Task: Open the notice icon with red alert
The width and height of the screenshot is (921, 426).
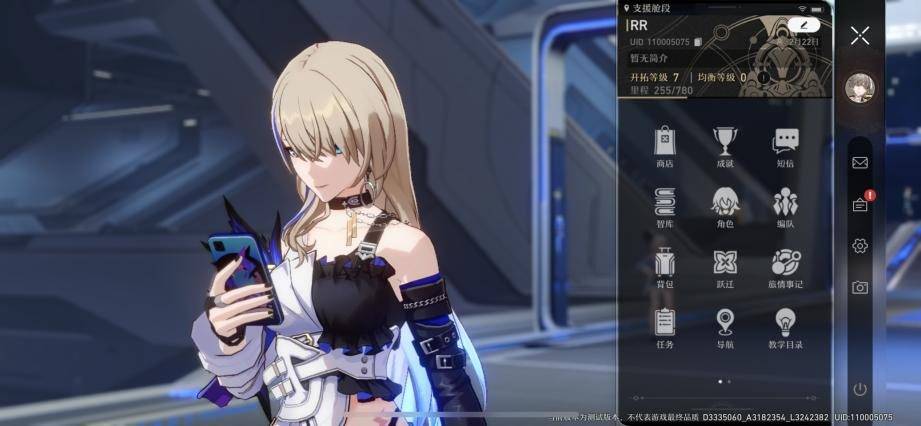Action: tap(860, 204)
